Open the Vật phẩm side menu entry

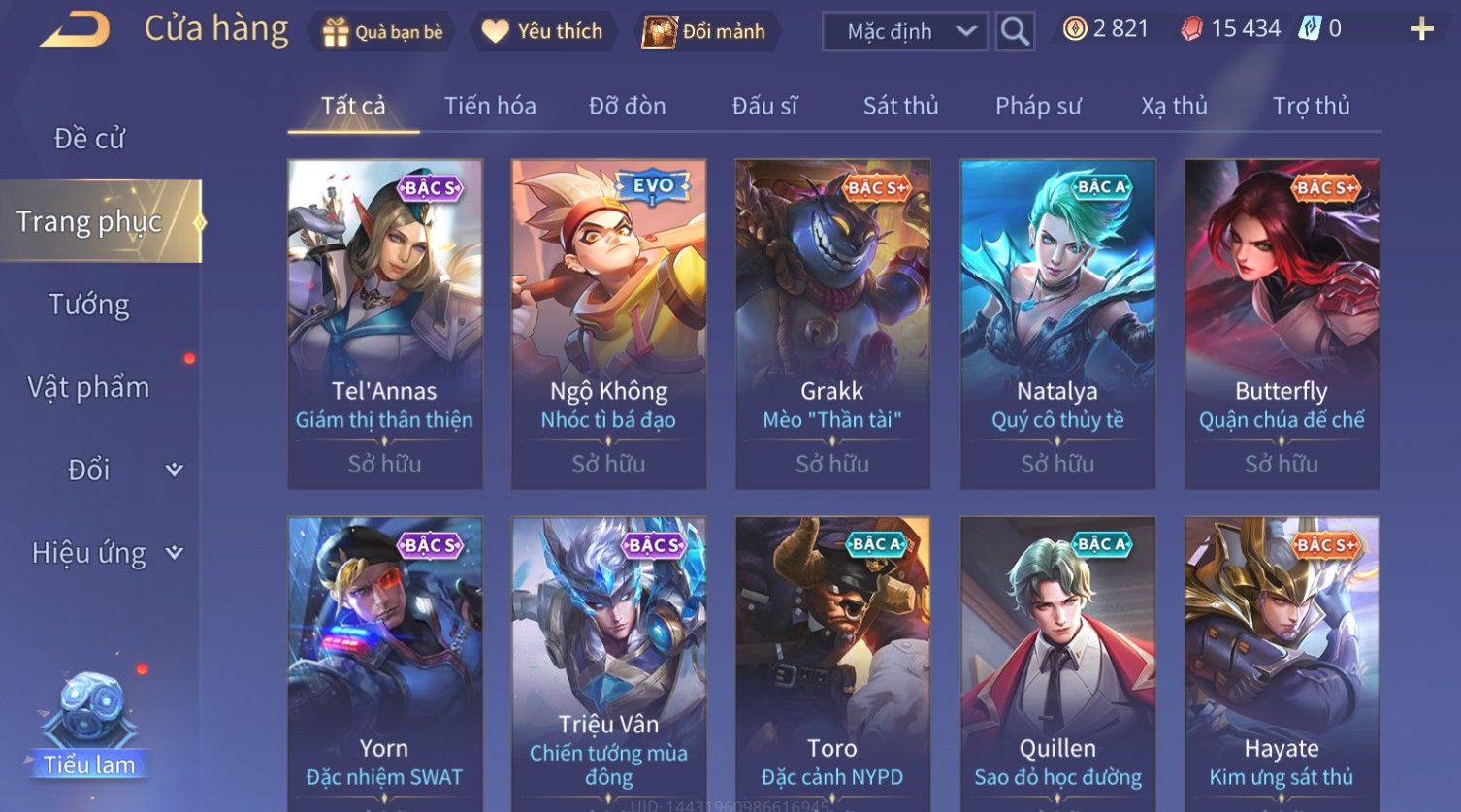point(89,387)
